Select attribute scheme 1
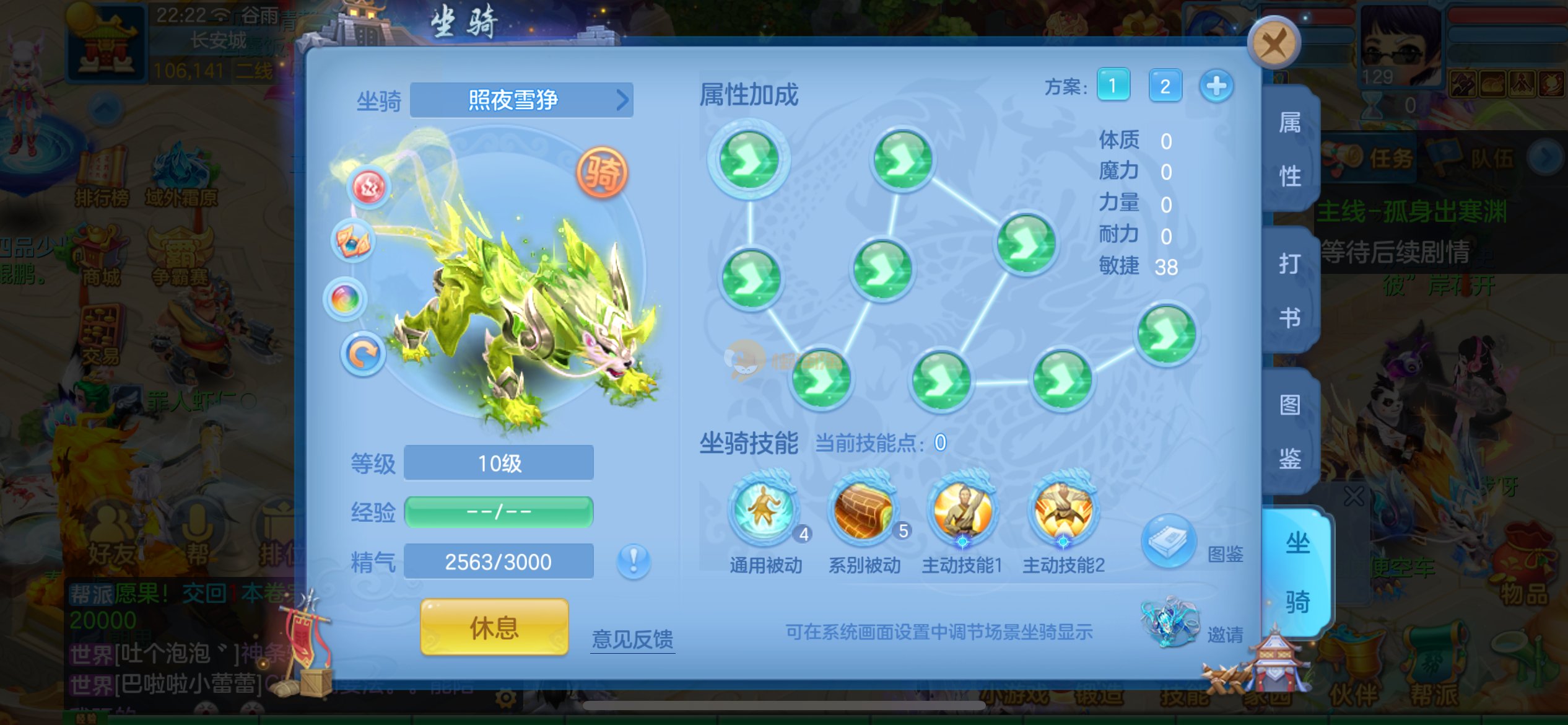Screen dimensions: 1568x725 [x=1113, y=86]
